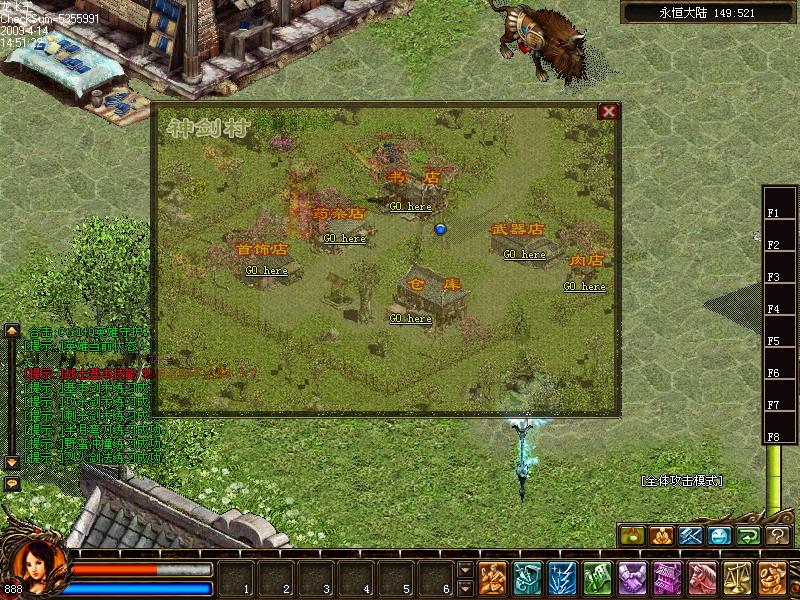Click GO here under 仓库 warehouse
The image size is (800, 600).
pos(410,319)
